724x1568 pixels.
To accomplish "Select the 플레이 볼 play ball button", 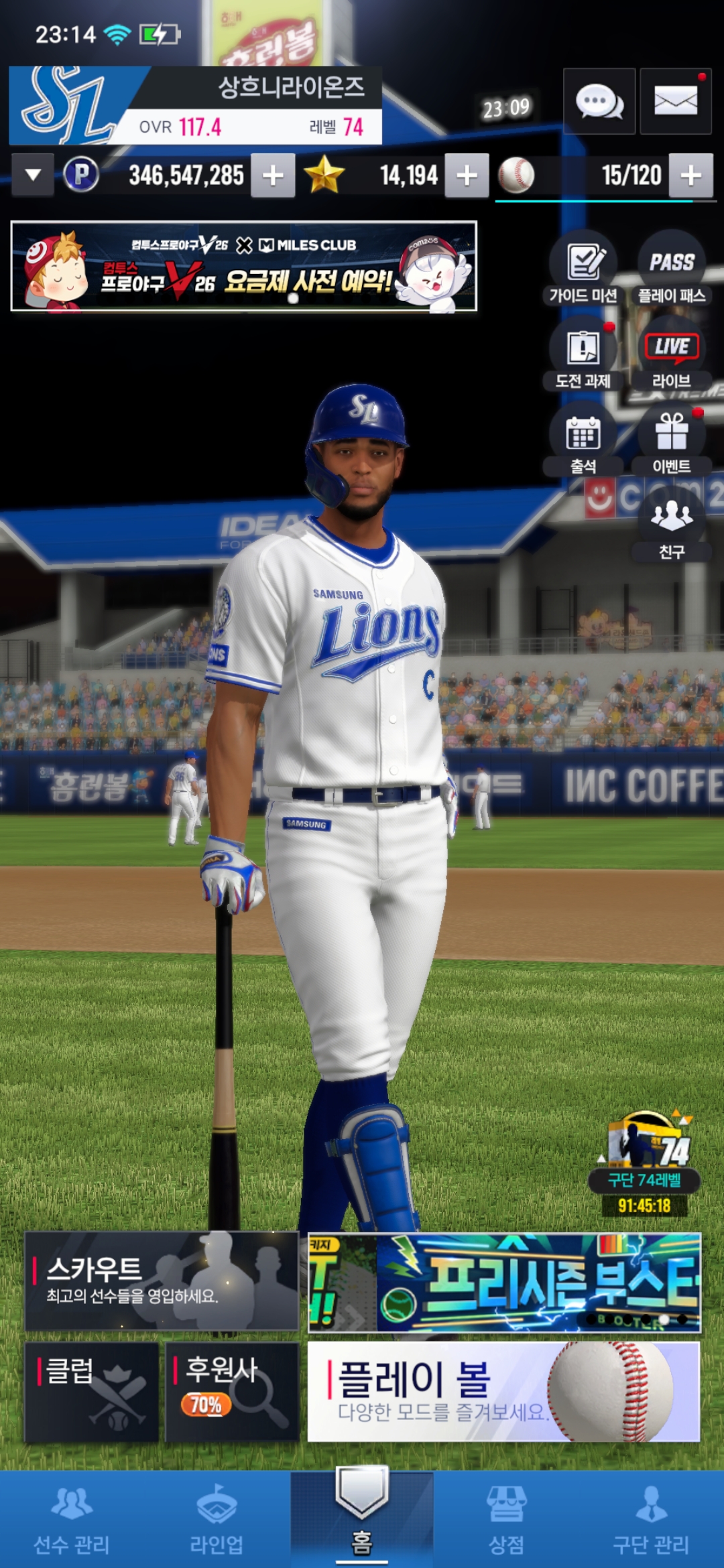I will [x=503, y=1391].
